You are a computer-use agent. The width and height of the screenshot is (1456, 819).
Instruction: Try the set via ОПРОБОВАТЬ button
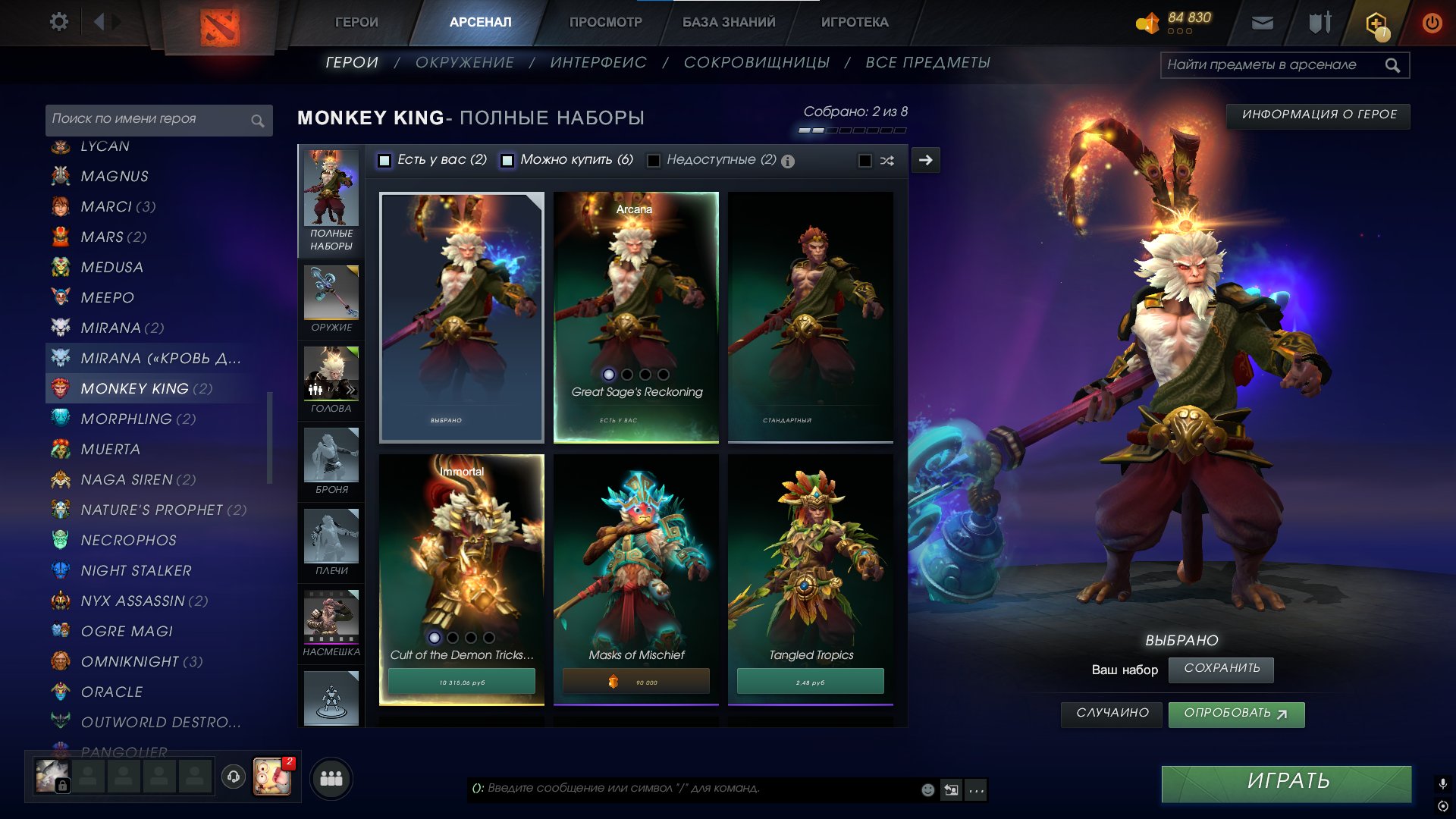point(1236,714)
